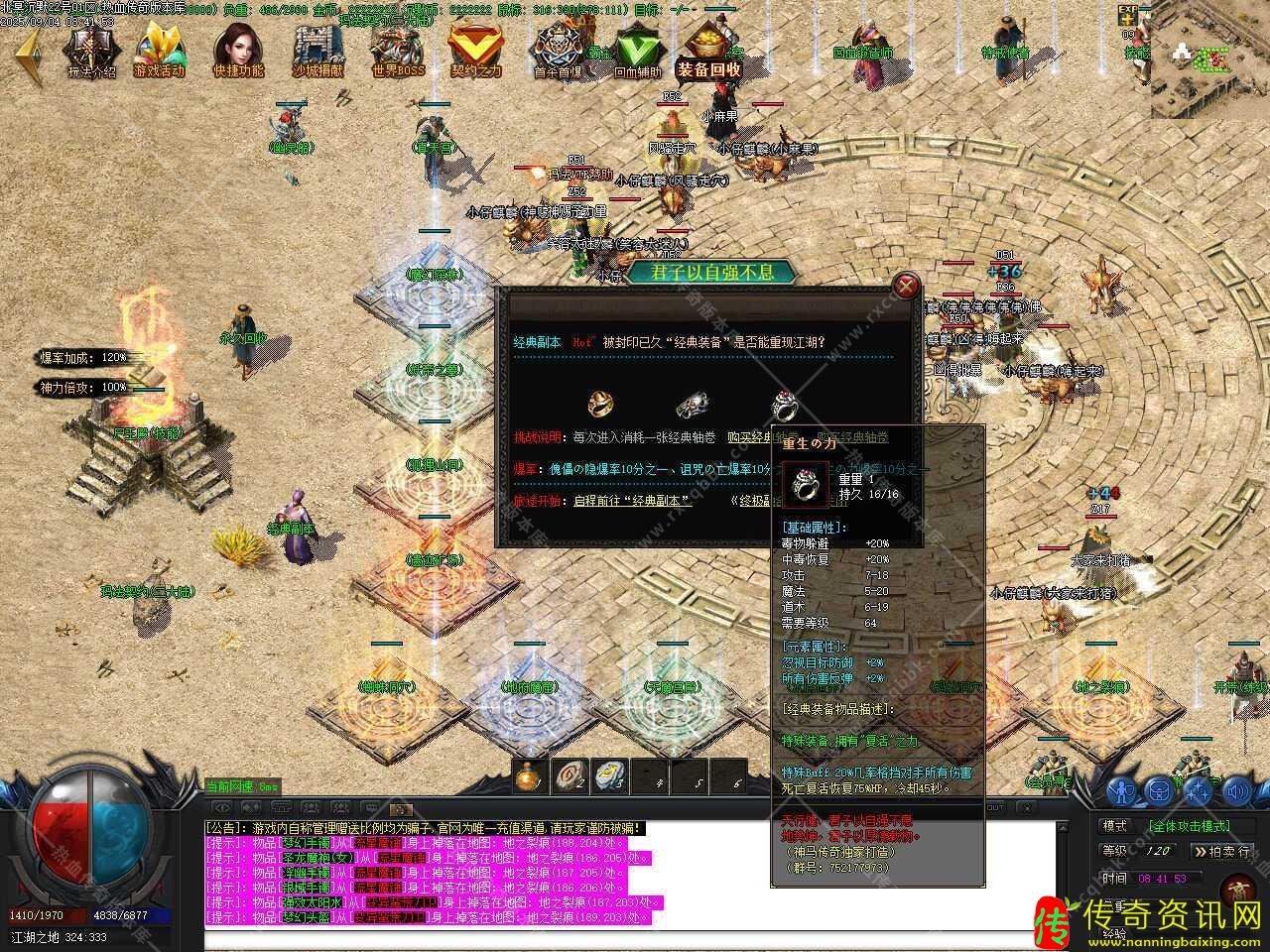Open the 装备回收 equipment recycling
Viewport: 1270px width, 952px height.
tap(710, 51)
